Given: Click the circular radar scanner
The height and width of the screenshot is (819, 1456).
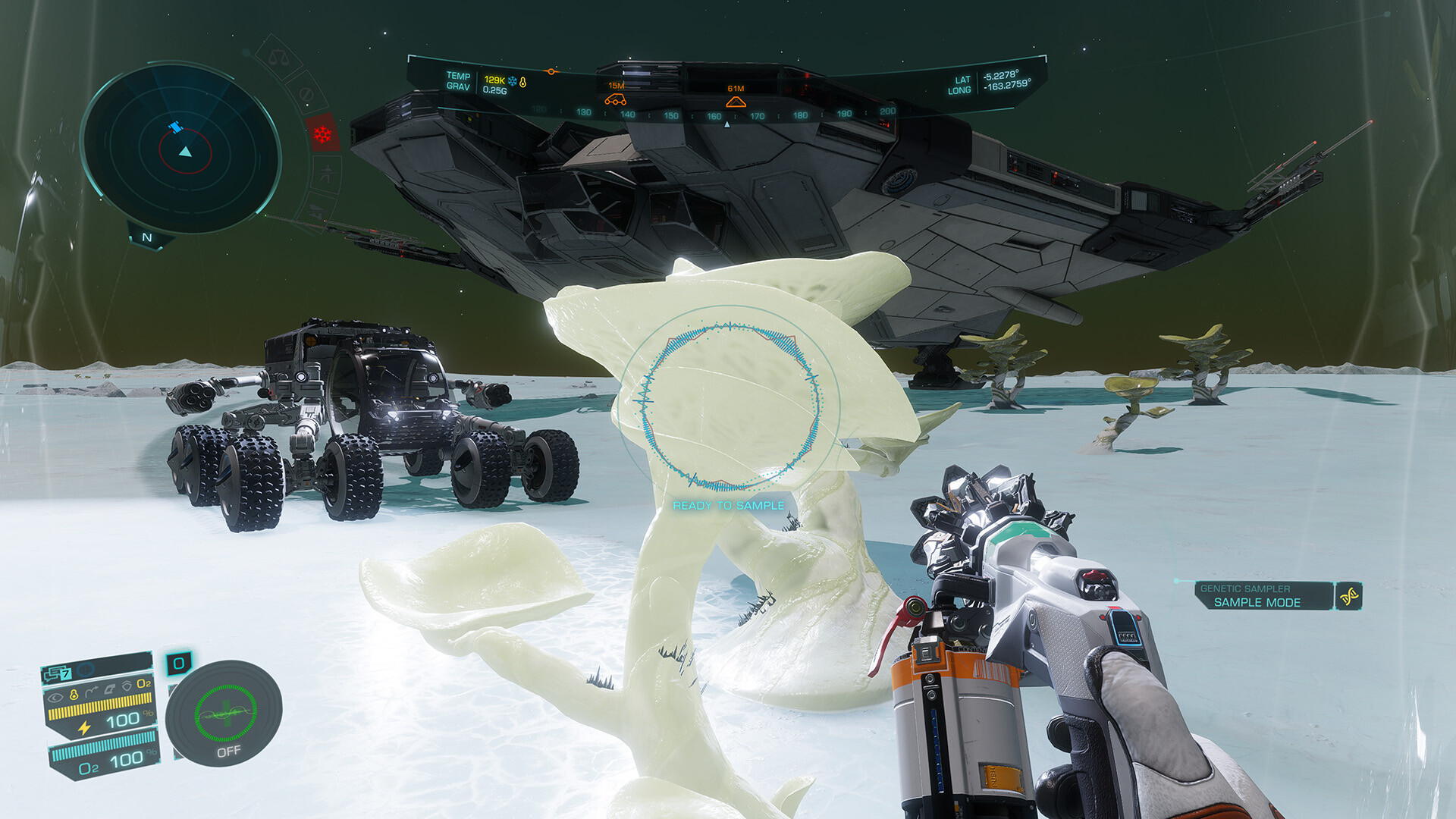Looking at the screenshot, I should [182, 149].
